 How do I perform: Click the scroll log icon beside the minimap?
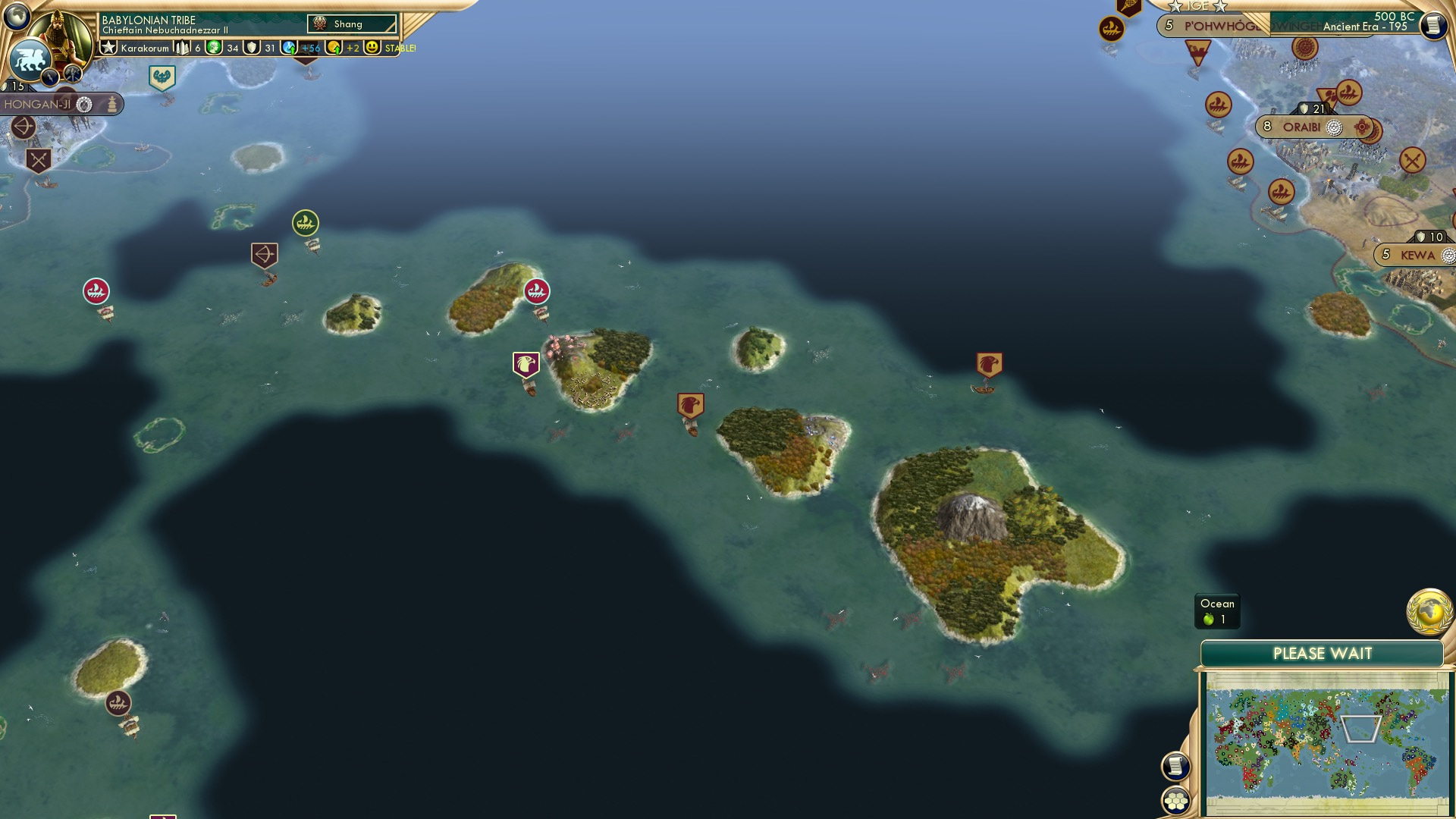[1176, 766]
